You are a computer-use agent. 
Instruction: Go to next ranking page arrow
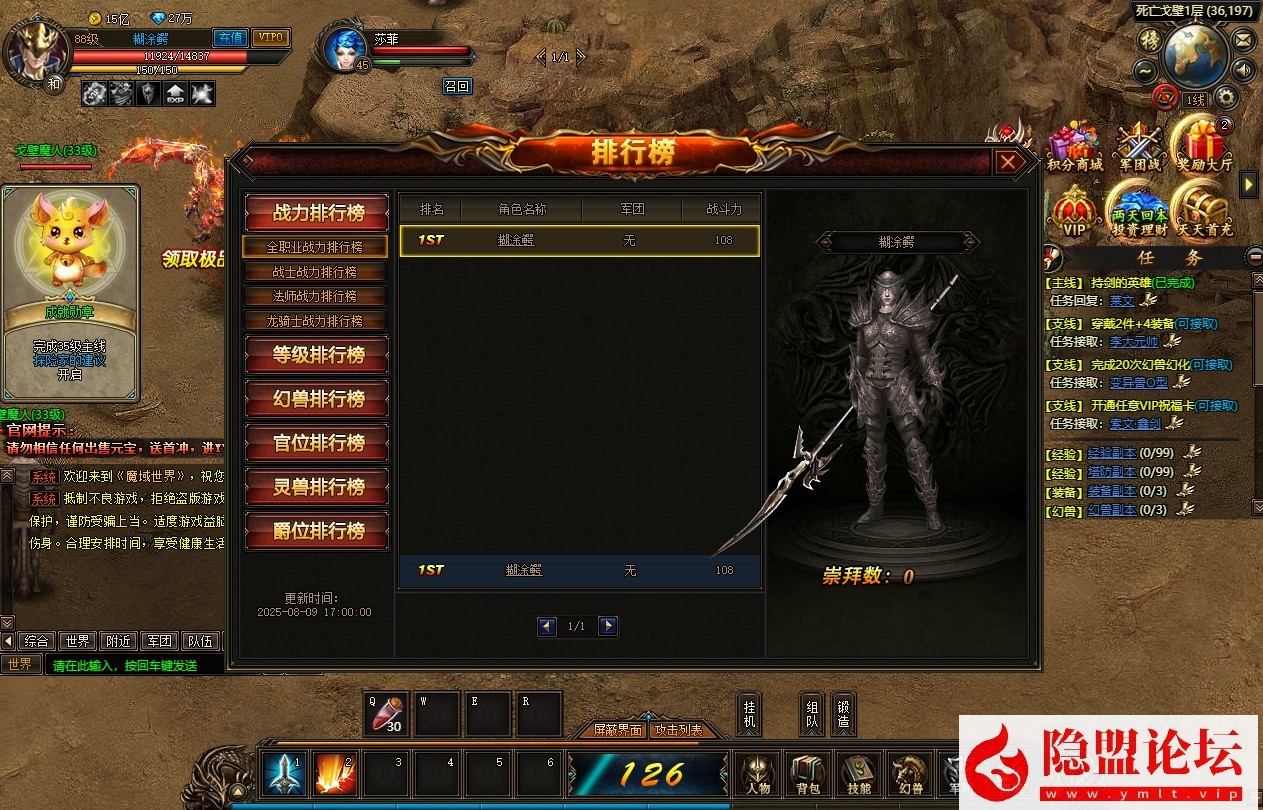[x=608, y=626]
